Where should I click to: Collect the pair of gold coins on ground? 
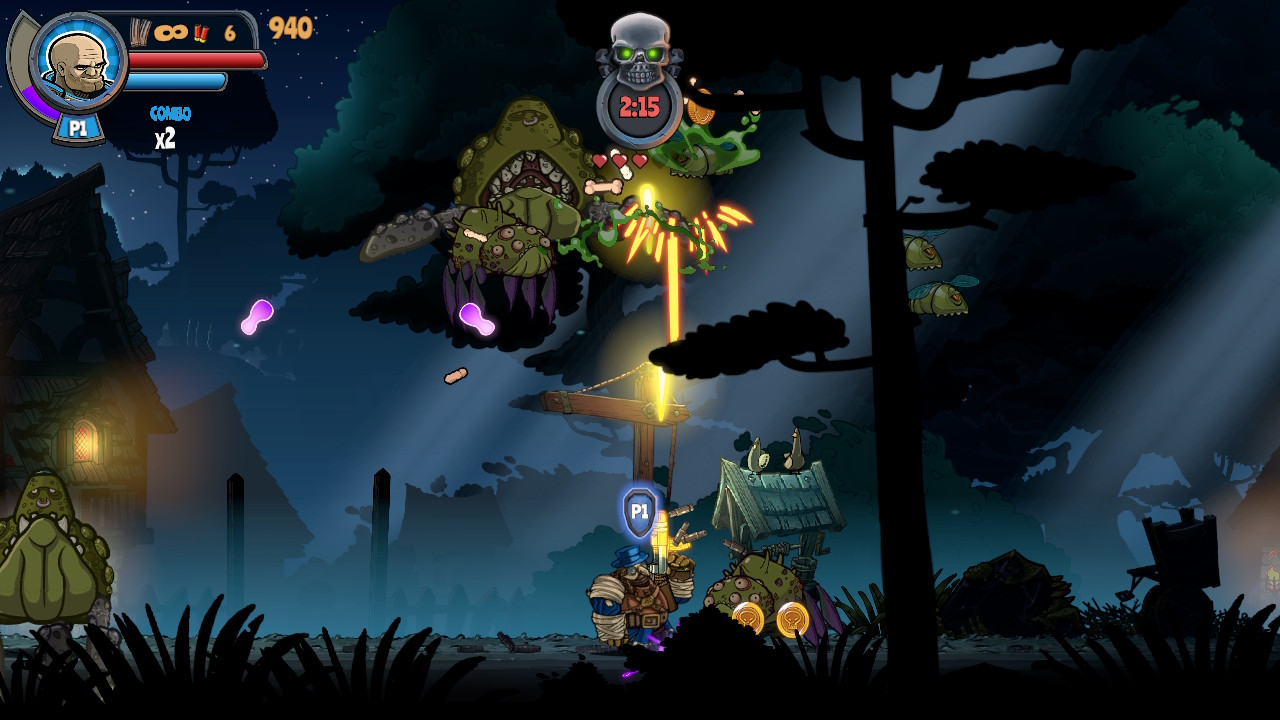click(x=772, y=617)
